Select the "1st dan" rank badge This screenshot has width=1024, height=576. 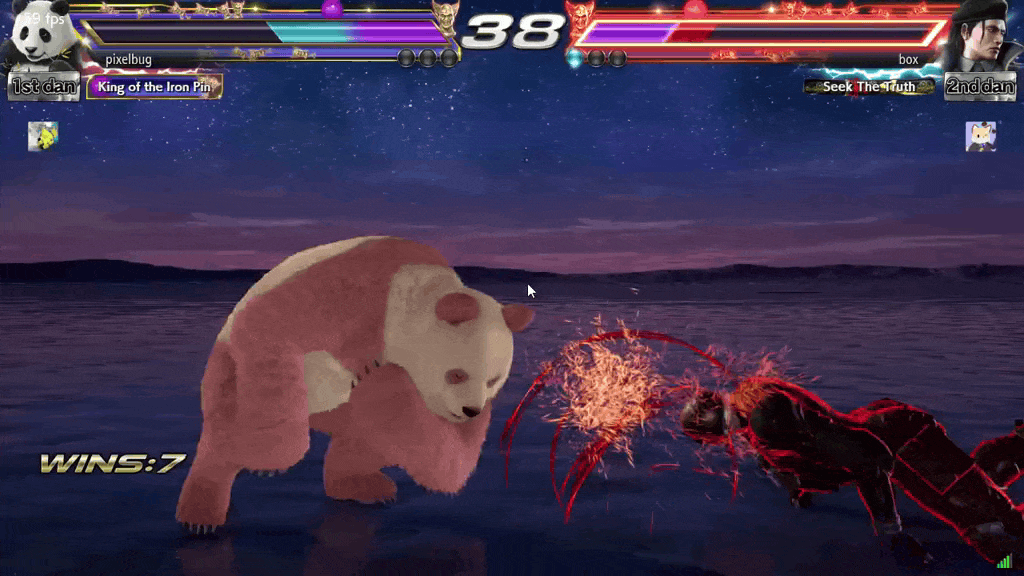point(44,87)
